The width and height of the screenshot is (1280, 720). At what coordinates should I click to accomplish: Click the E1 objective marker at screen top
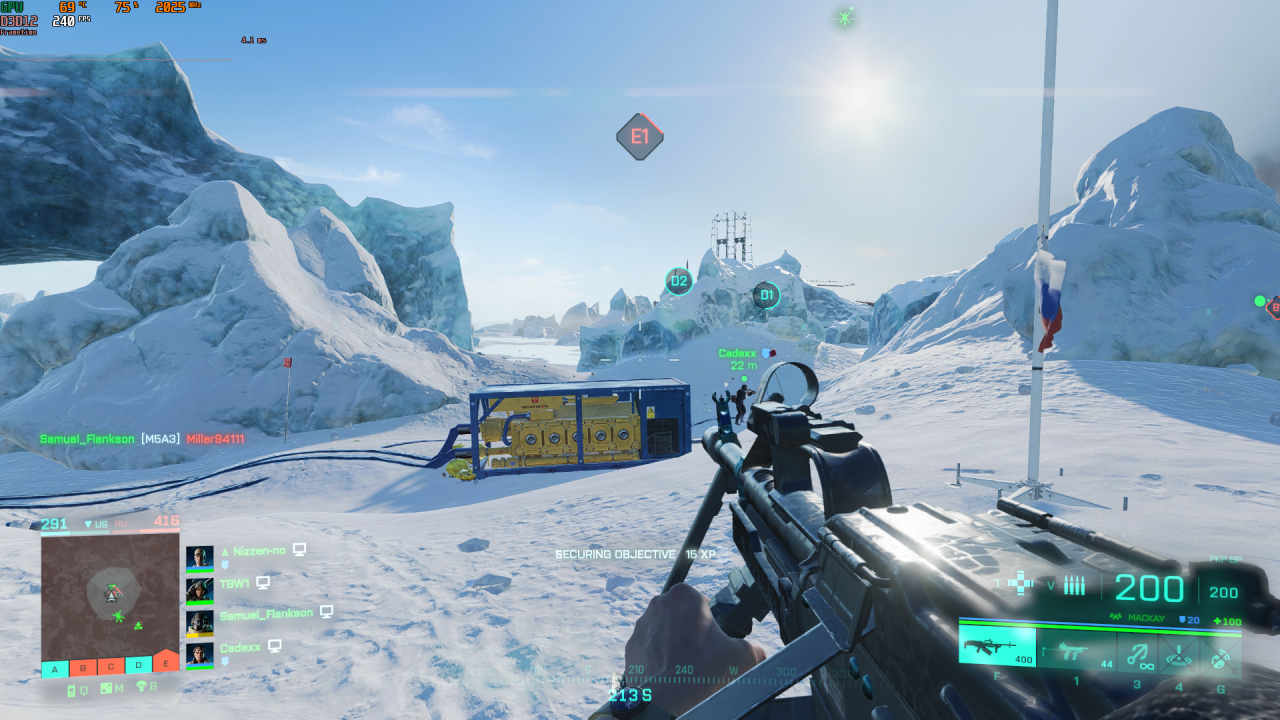[639, 135]
